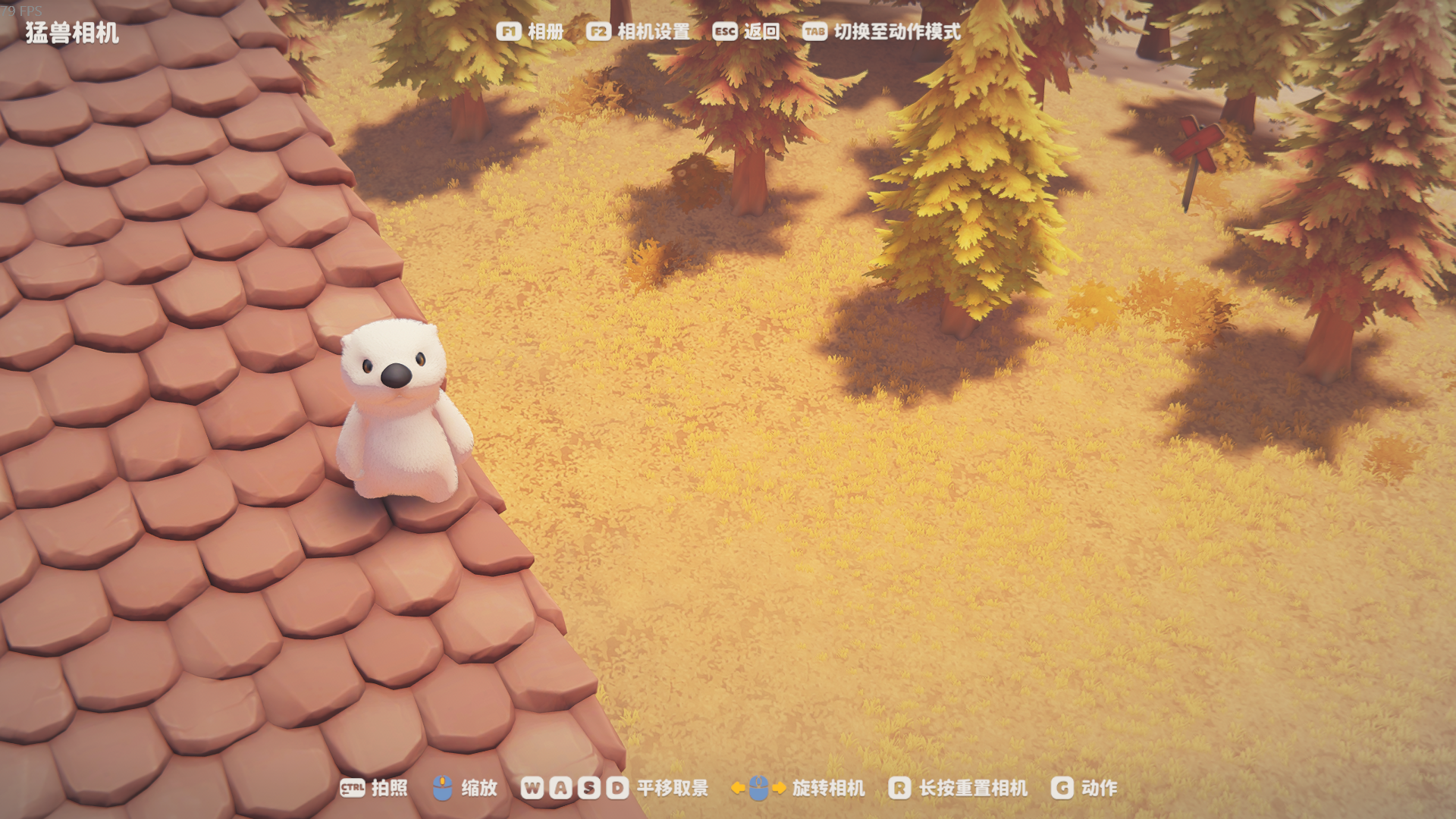Screen dimensions: 1456x819
Task: Reset the camera using 长按重置相机
Action: point(958,788)
